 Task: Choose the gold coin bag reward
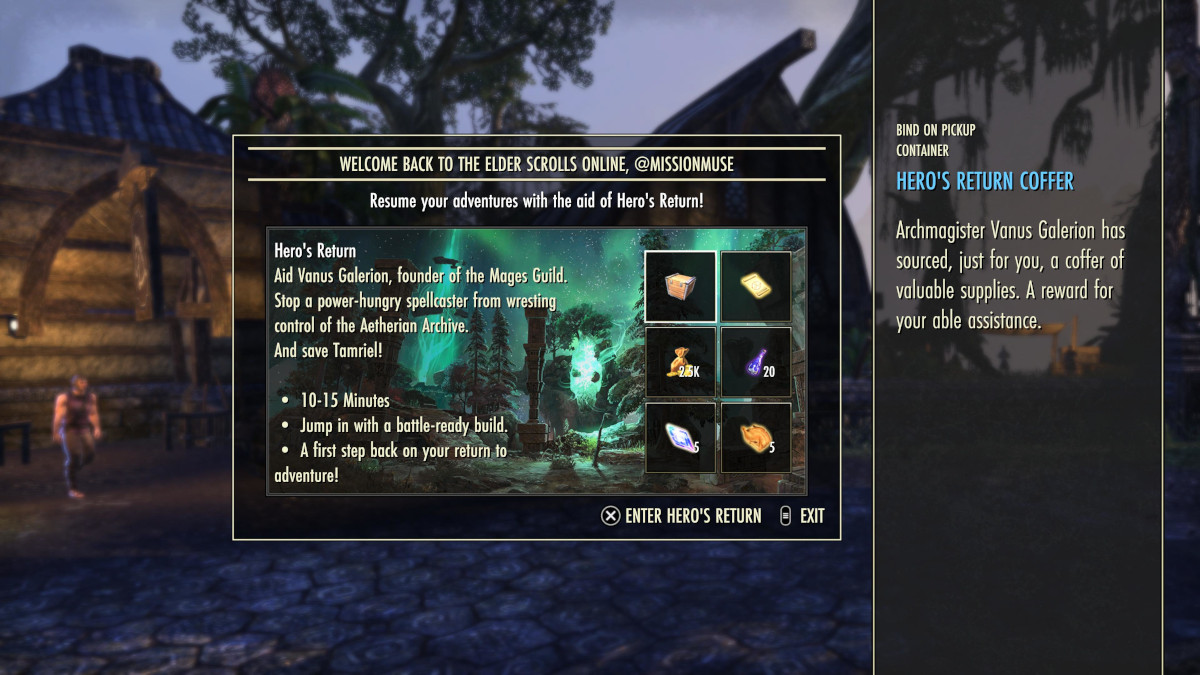coord(680,362)
